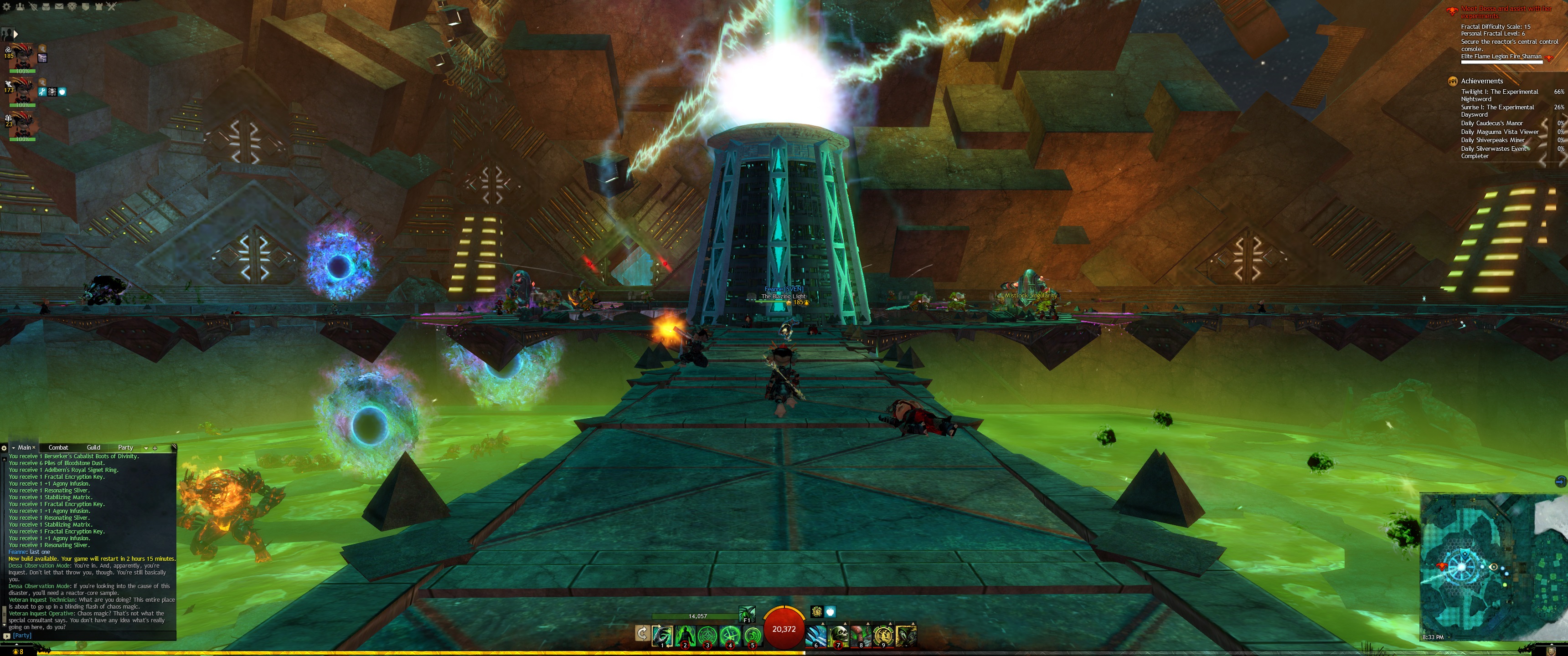The height and width of the screenshot is (656, 1568).
Task: Switch to the Guild chat tab
Action: (x=93, y=447)
